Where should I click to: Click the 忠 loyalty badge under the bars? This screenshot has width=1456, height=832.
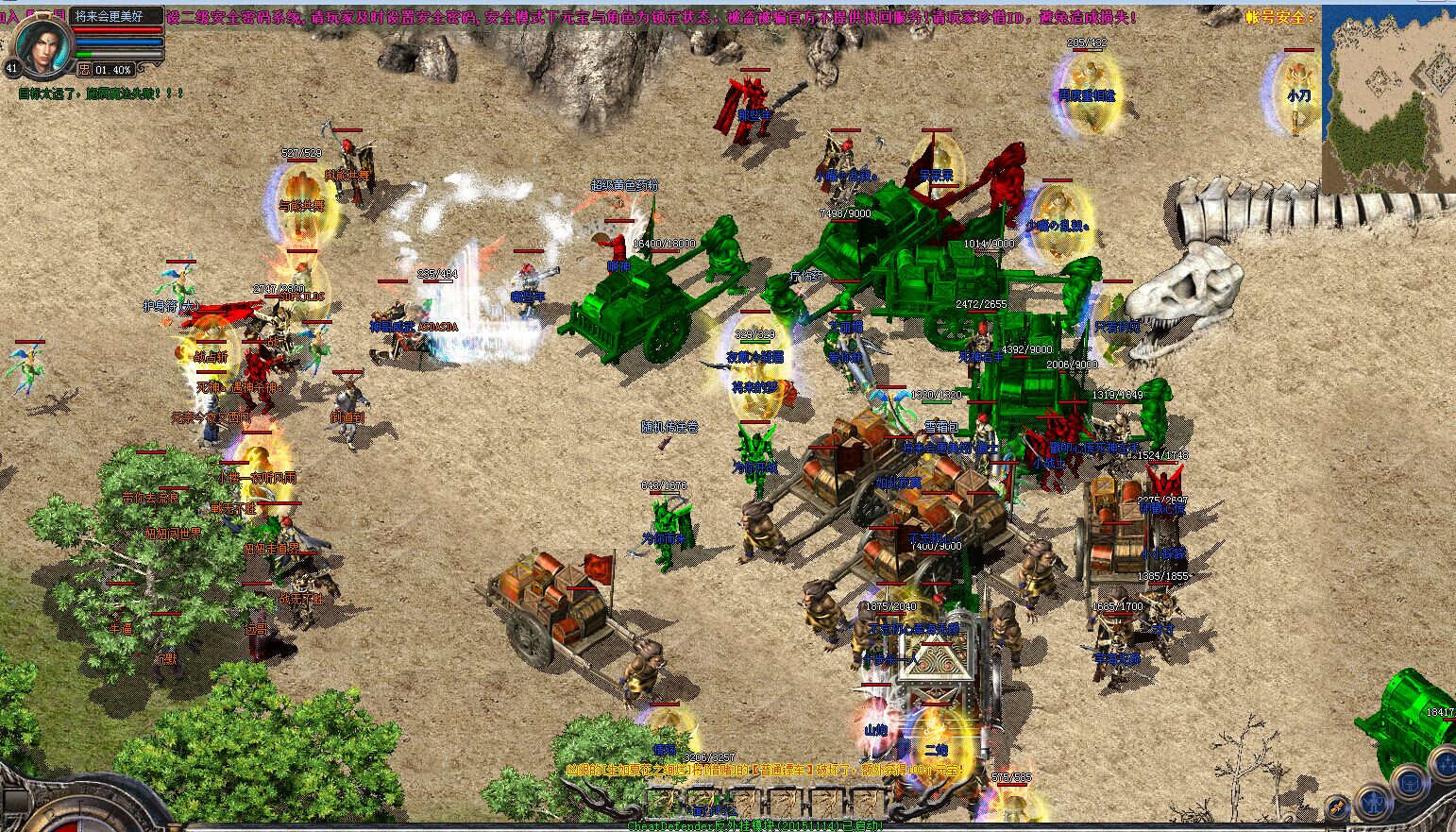click(84, 69)
